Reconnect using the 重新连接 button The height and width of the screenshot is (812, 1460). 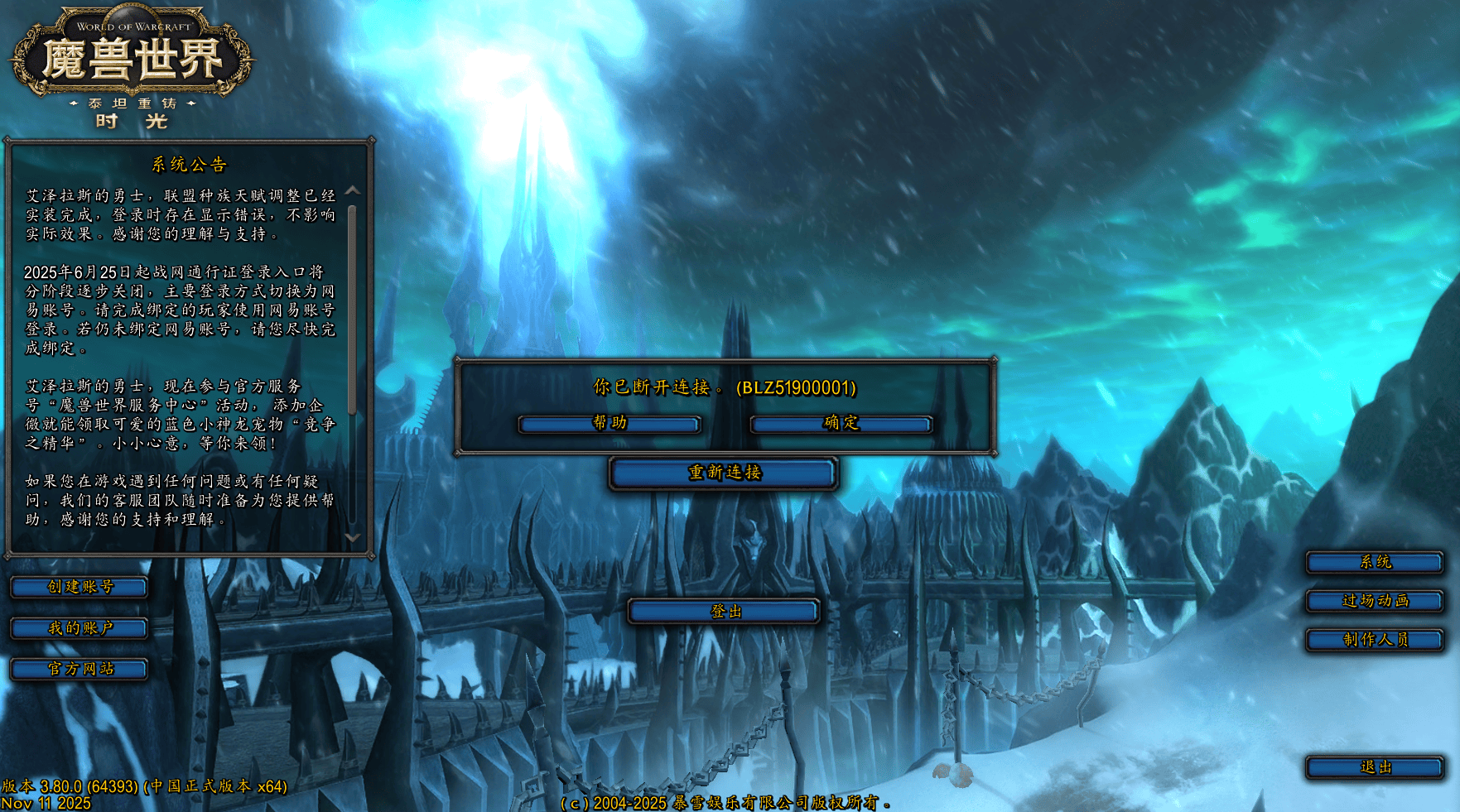click(724, 473)
